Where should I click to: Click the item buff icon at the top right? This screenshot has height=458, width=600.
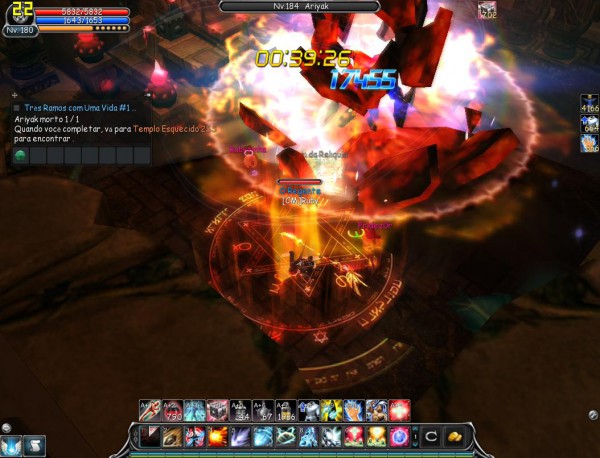pyautogui.click(x=488, y=10)
